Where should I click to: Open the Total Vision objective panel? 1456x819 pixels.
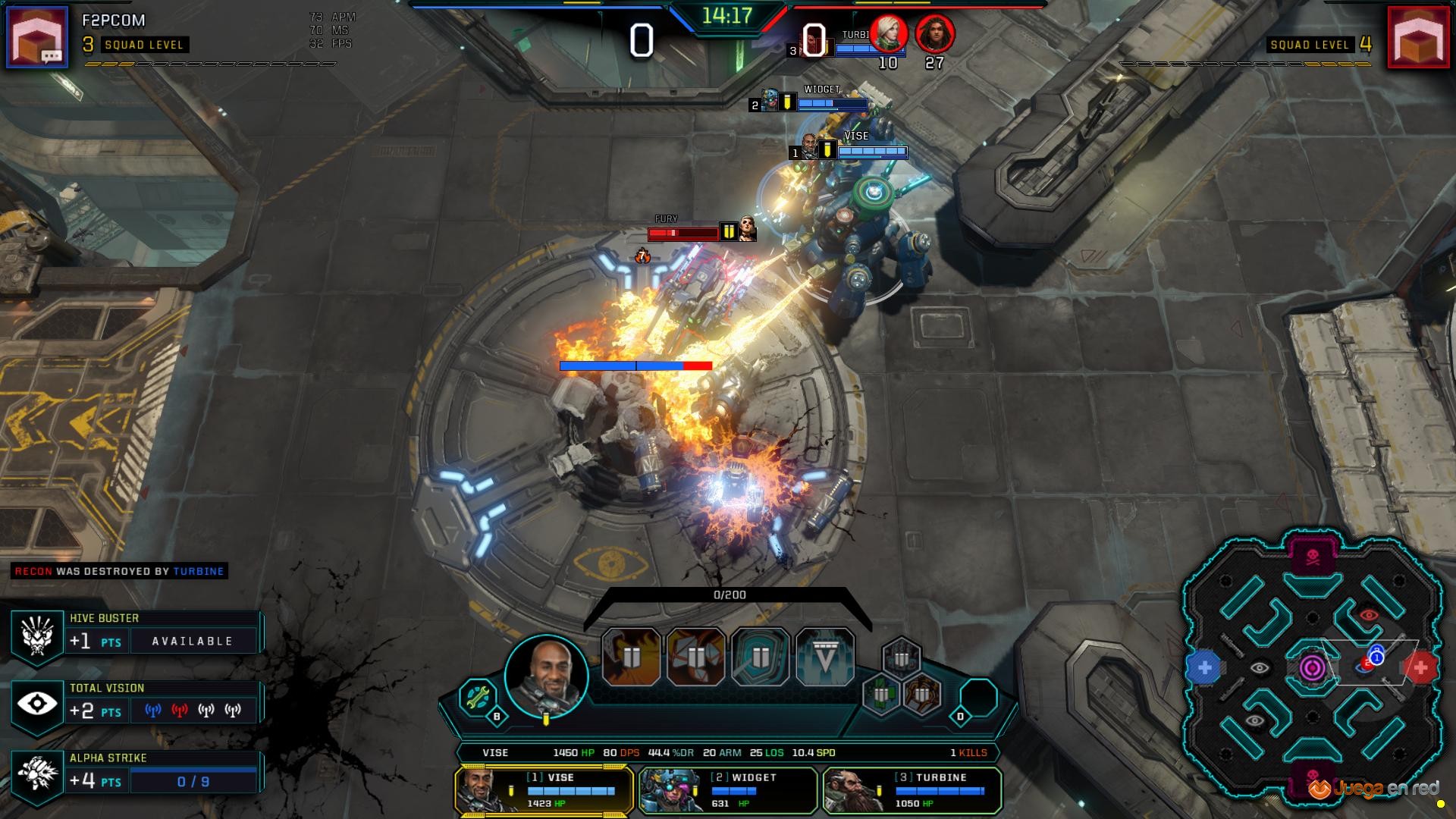[x=136, y=704]
